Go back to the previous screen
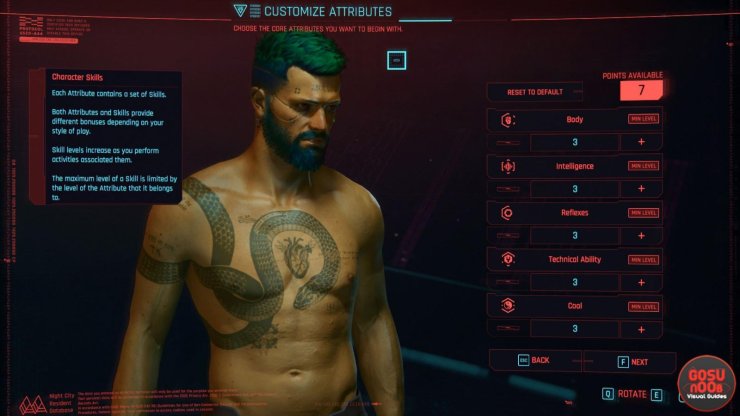 point(534,361)
